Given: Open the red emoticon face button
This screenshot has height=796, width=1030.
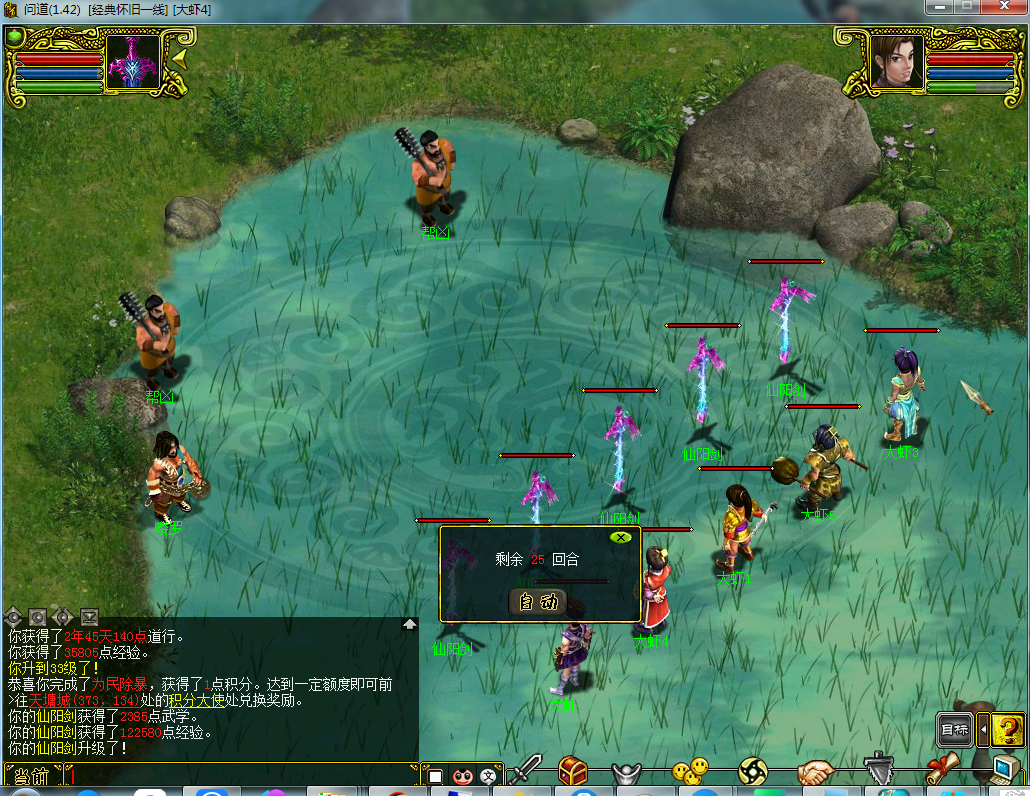Looking at the screenshot, I should 462,776.
